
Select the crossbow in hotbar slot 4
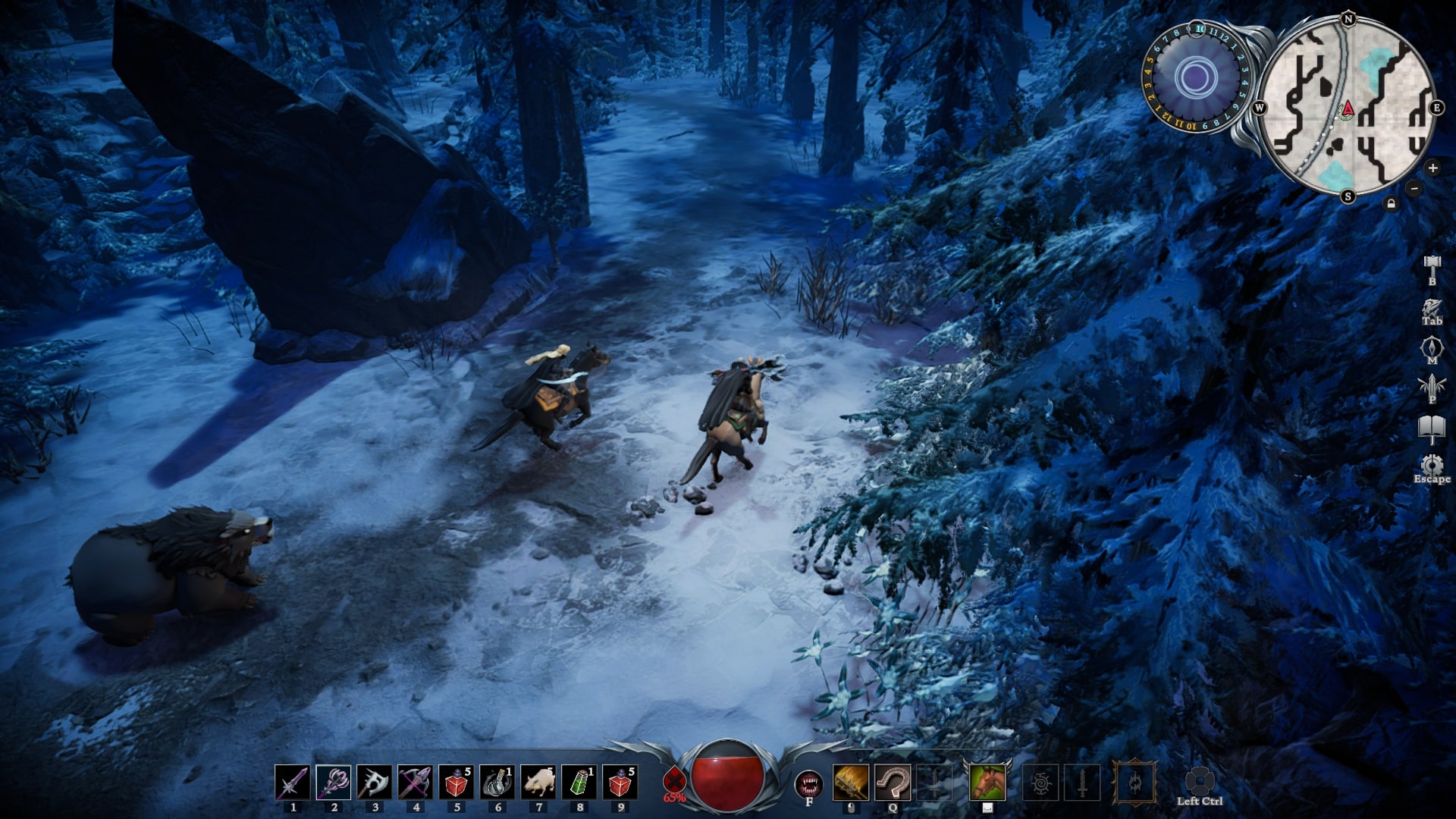(x=415, y=783)
